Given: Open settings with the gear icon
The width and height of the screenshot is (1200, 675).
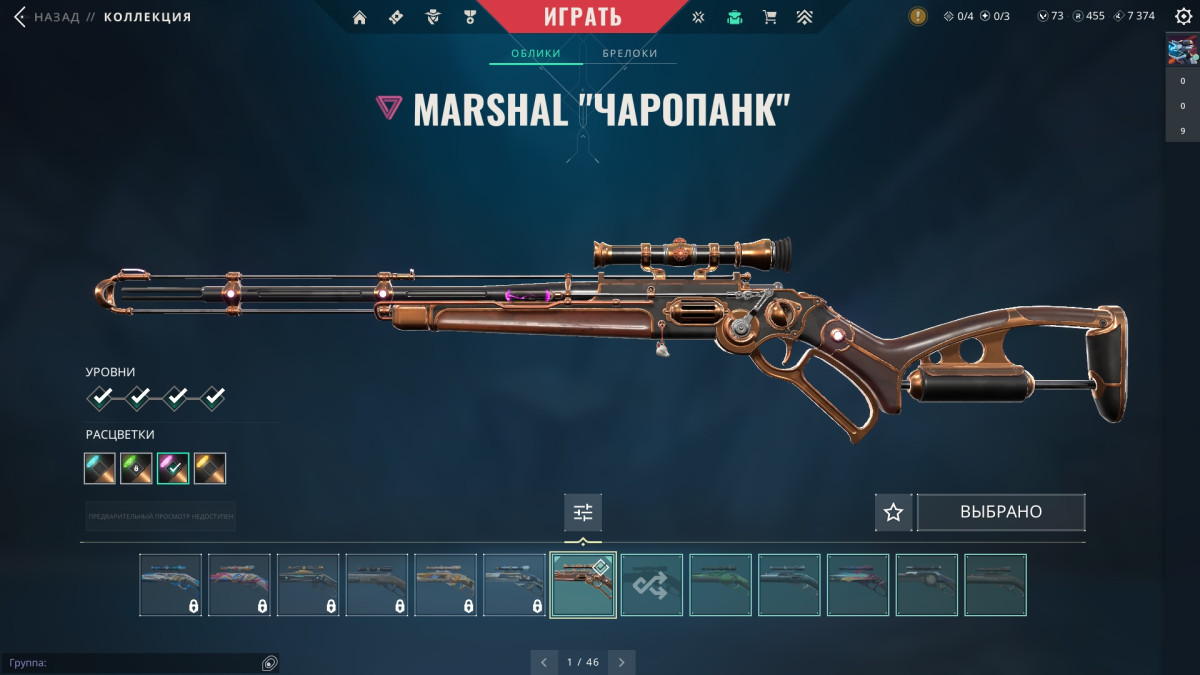Looking at the screenshot, I should [1183, 17].
